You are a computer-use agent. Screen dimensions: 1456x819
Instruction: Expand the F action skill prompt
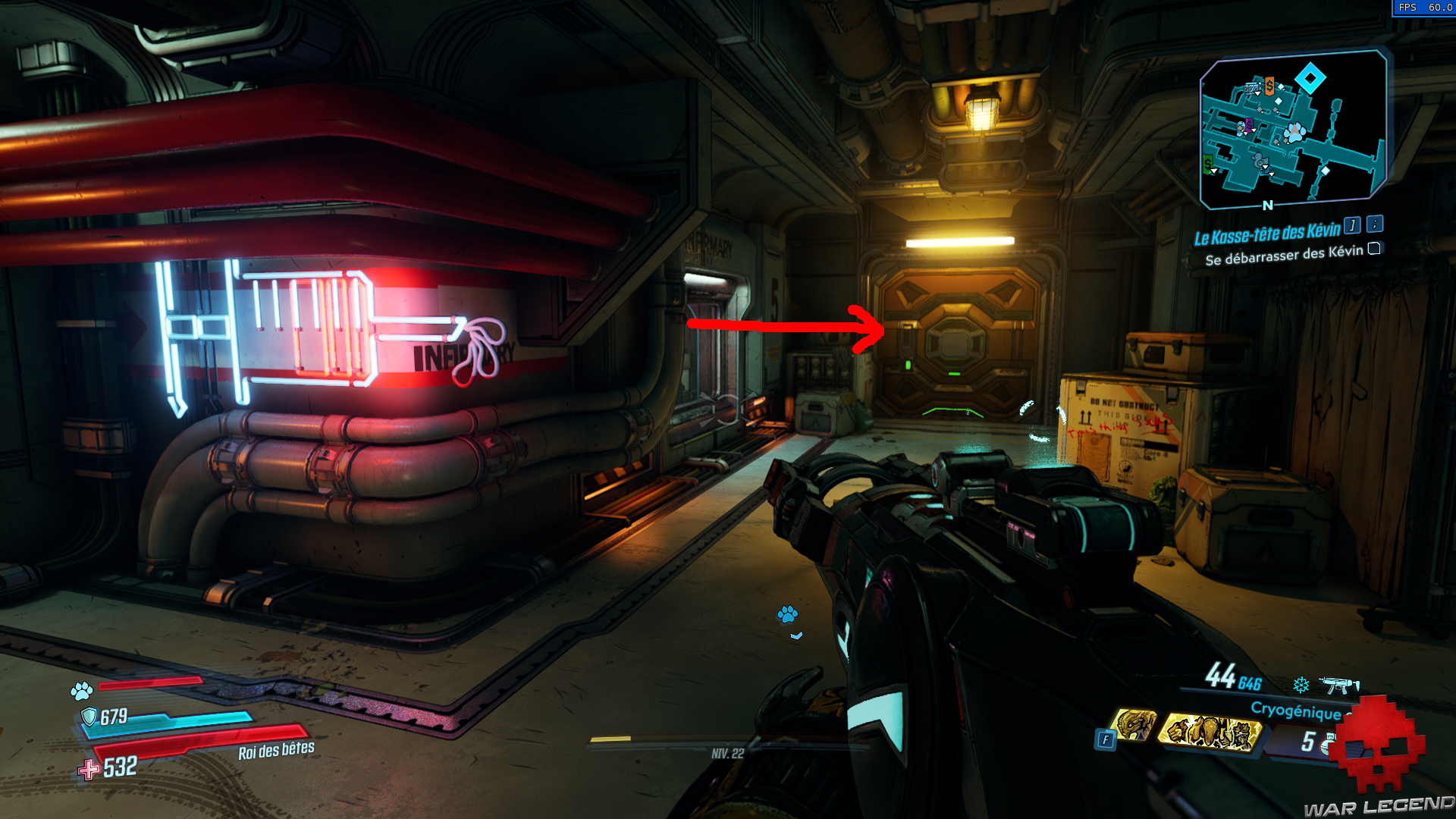tap(1106, 739)
